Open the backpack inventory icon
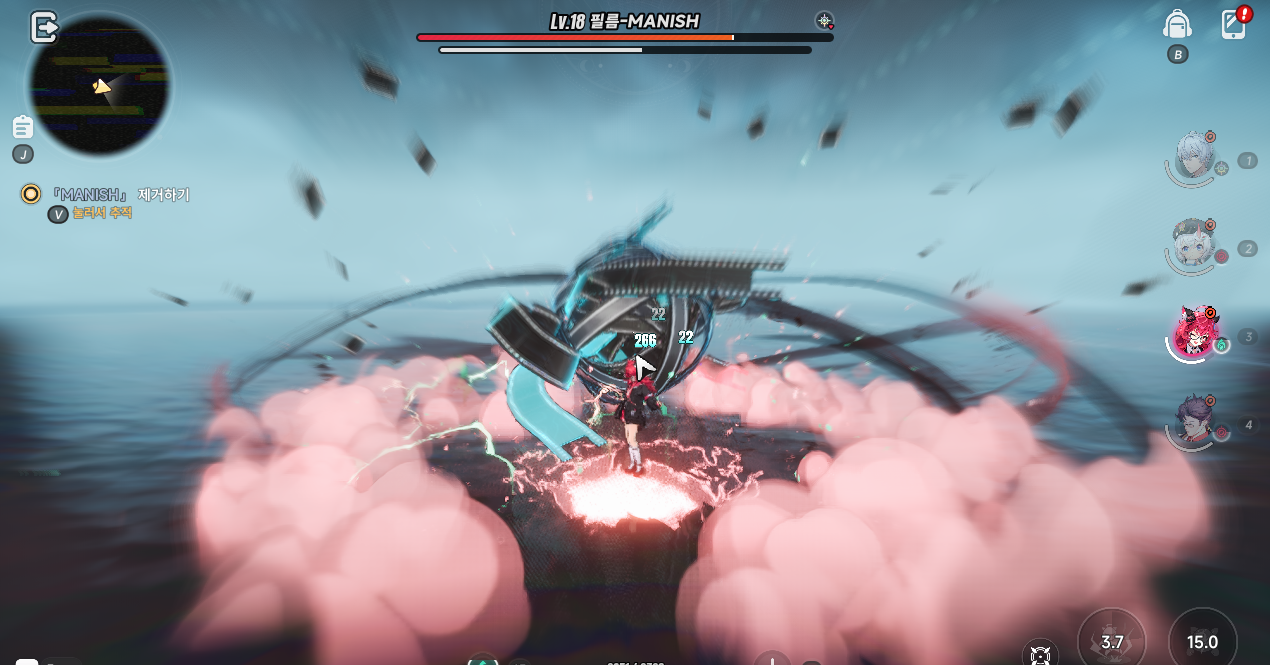The height and width of the screenshot is (665, 1270). pos(1177,25)
